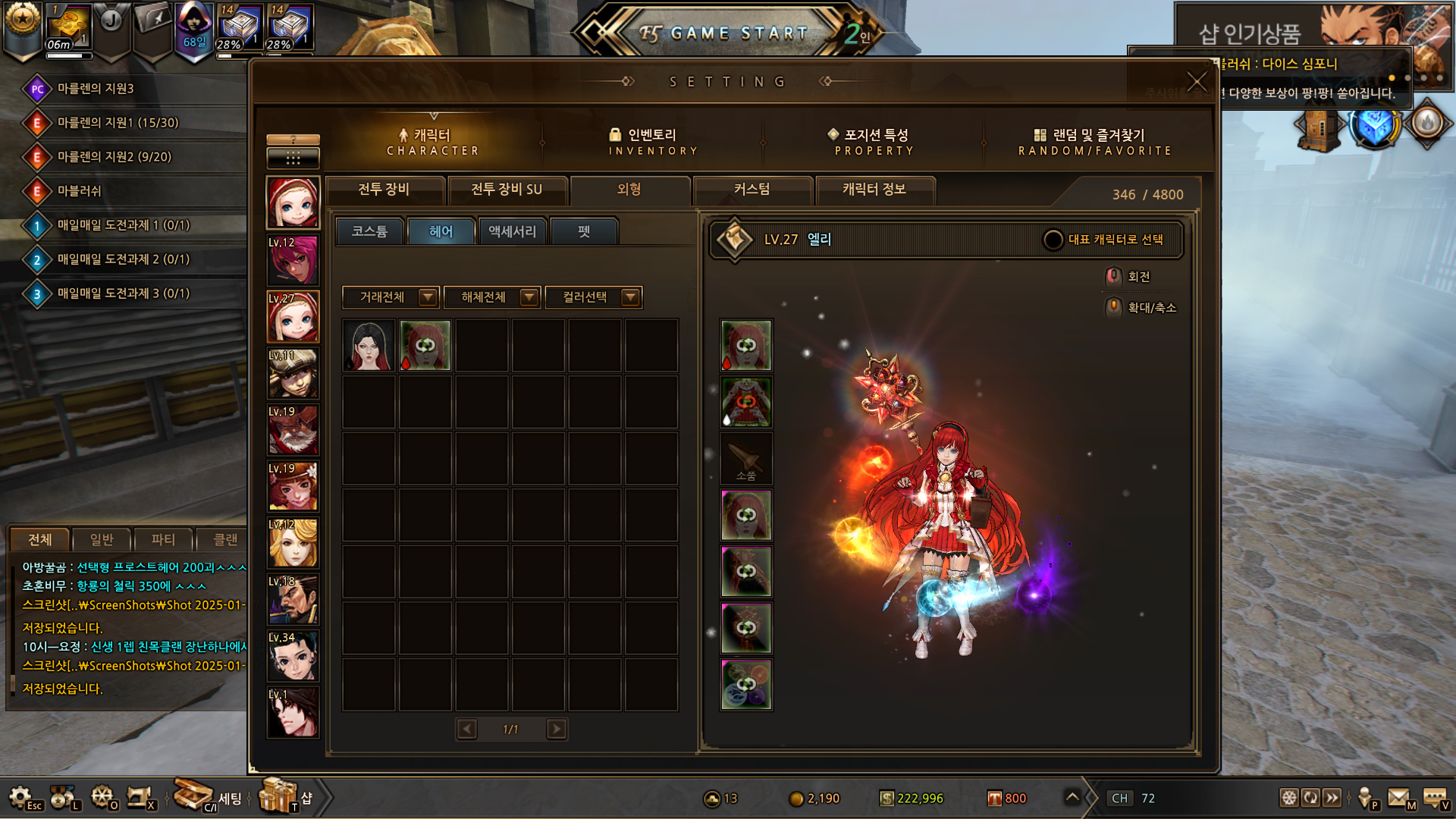Select the 마를렌의 지원3 quest entry

coord(96,89)
